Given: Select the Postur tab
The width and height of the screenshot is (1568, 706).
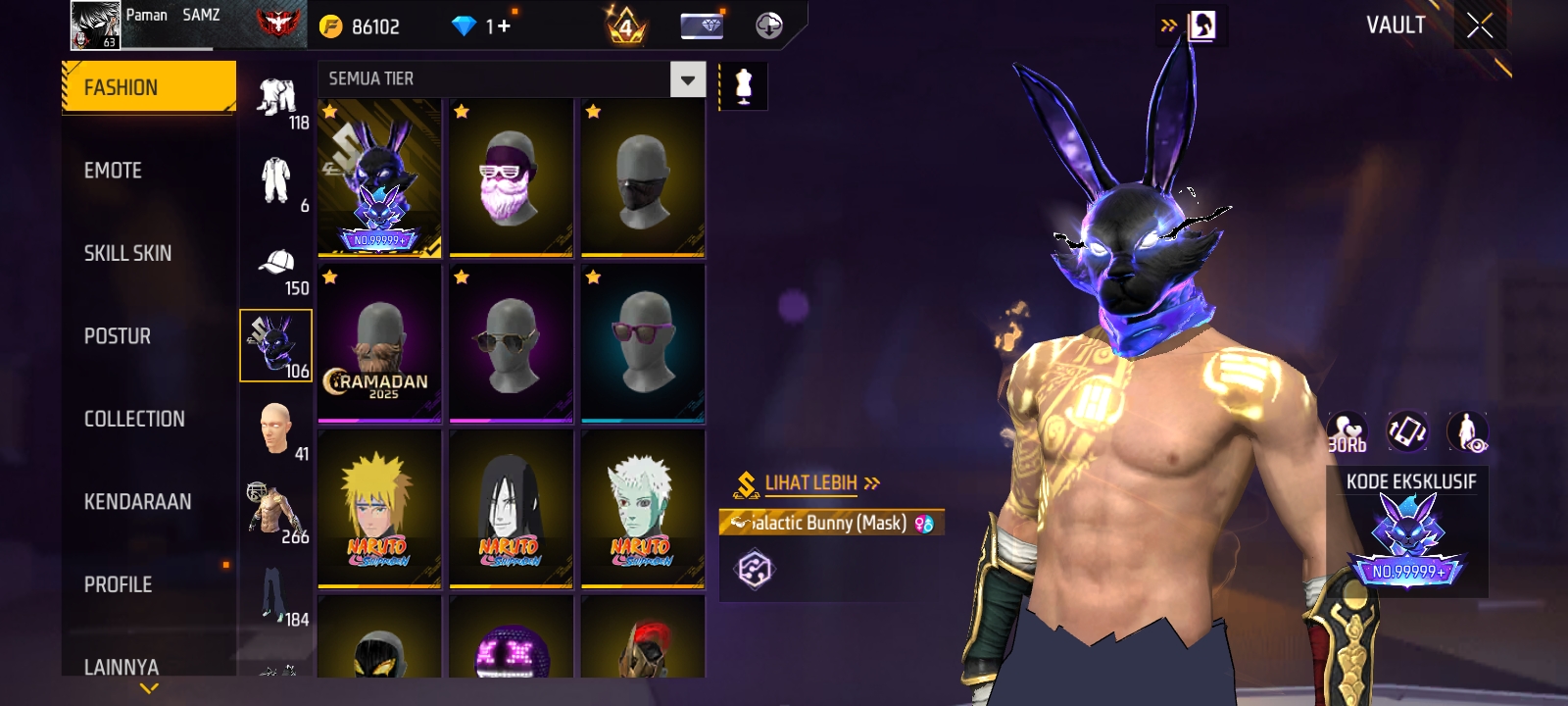Looking at the screenshot, I should (118, 336).
